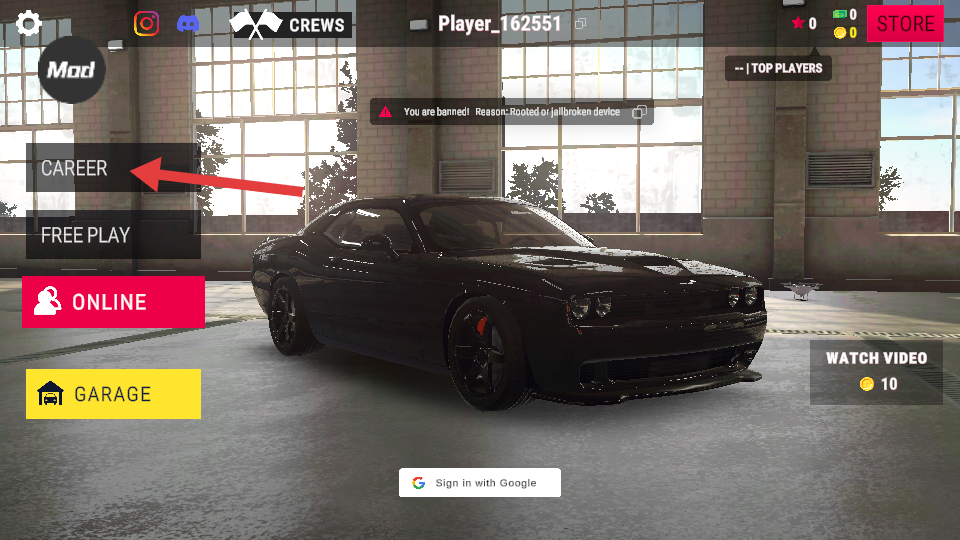Enter Online multiplayer

tap(113, 302)
